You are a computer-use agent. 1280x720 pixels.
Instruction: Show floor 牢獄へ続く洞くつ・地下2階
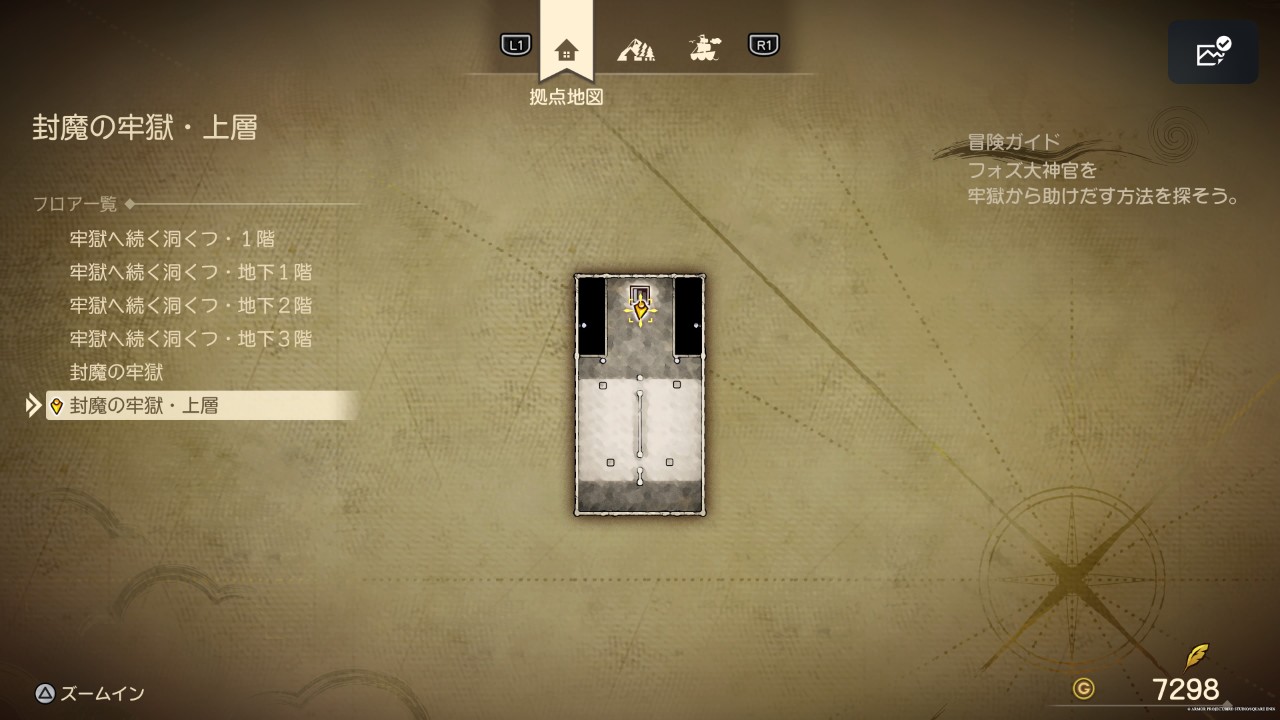[x=191, y=305]
